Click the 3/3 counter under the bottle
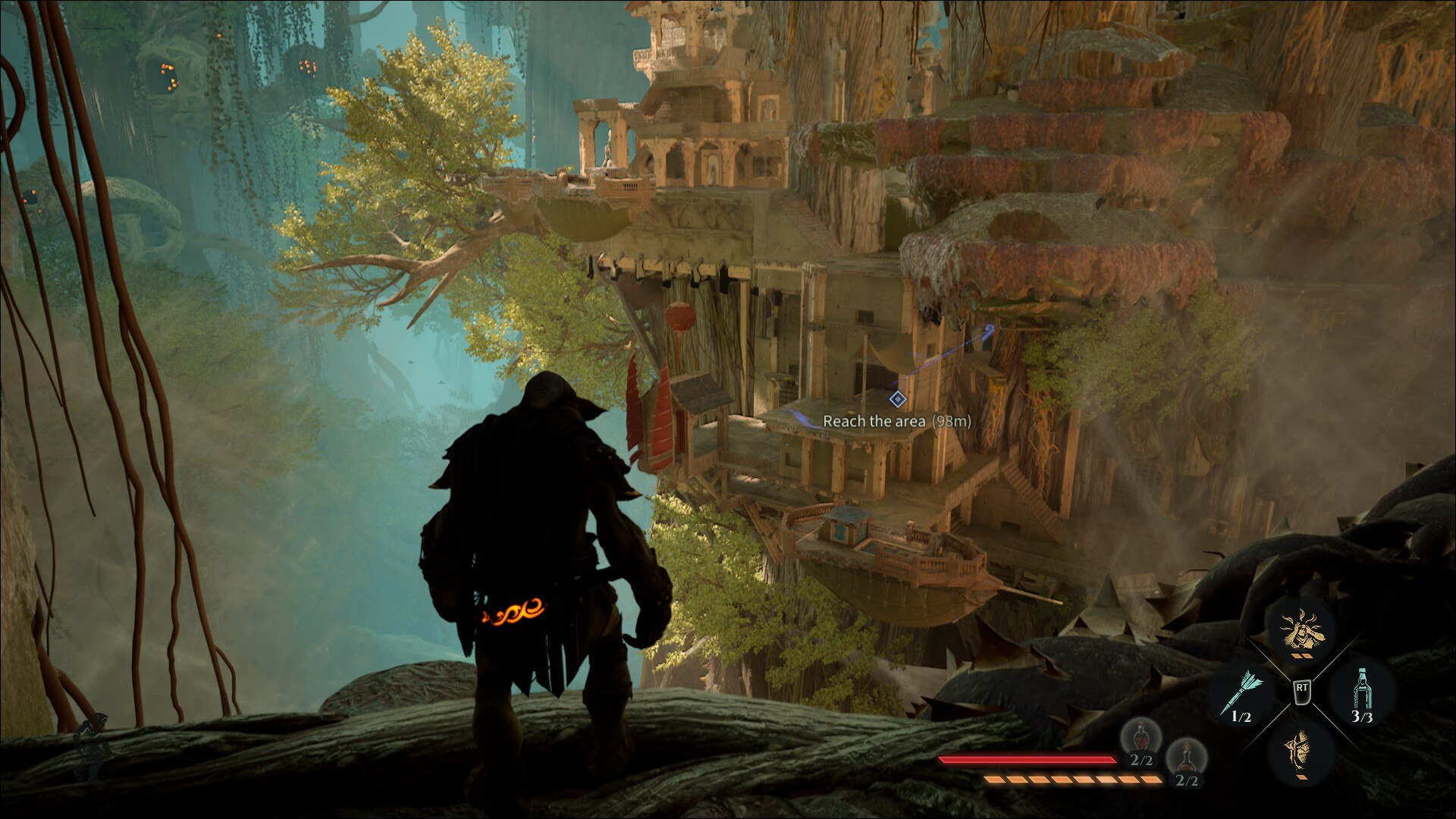The height and width of the screenshot is (819, 1456). (1362, 717)
